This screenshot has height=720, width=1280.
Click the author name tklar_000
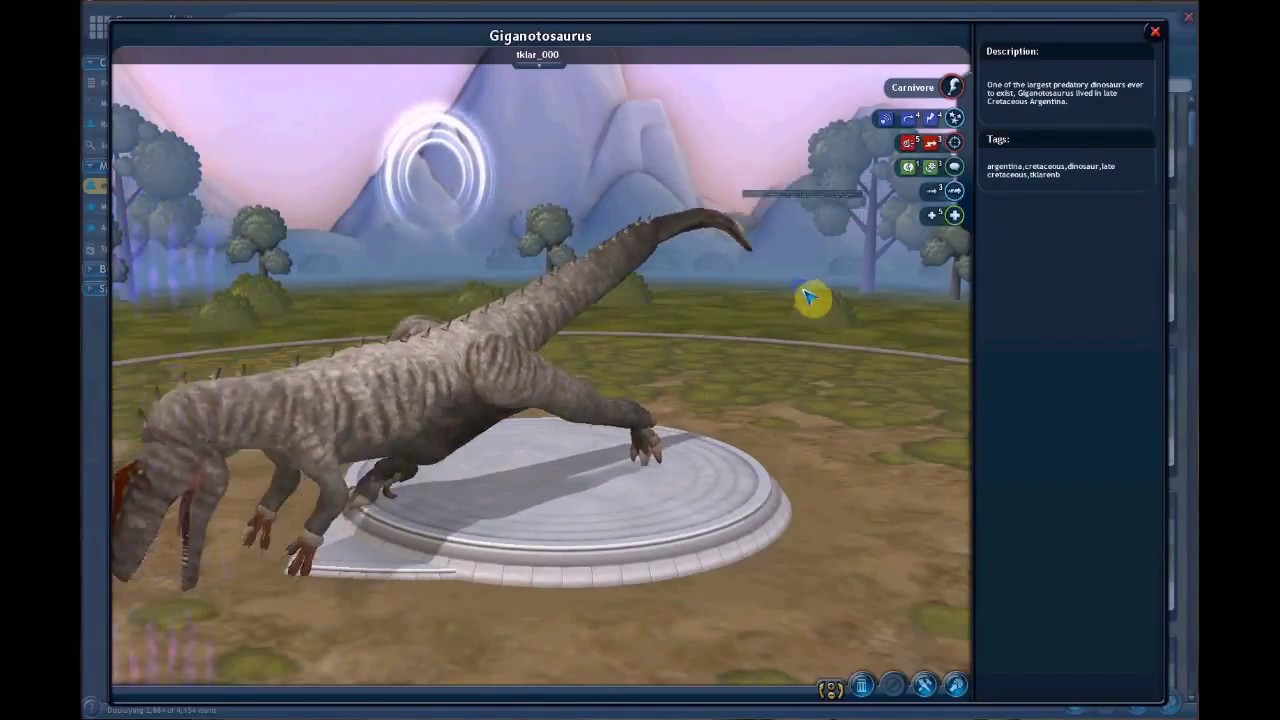point(537,55)
